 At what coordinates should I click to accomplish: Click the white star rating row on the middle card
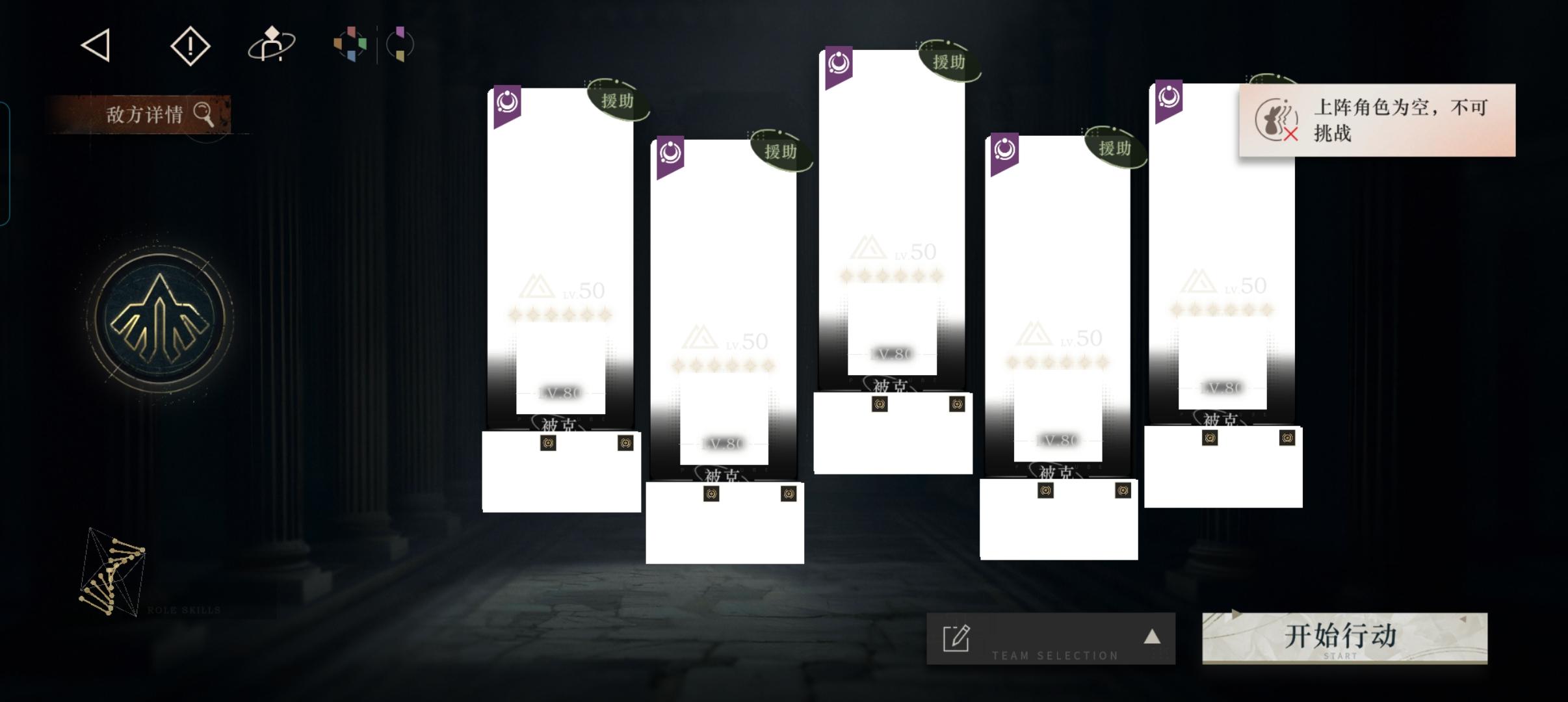tap(893, 276)
